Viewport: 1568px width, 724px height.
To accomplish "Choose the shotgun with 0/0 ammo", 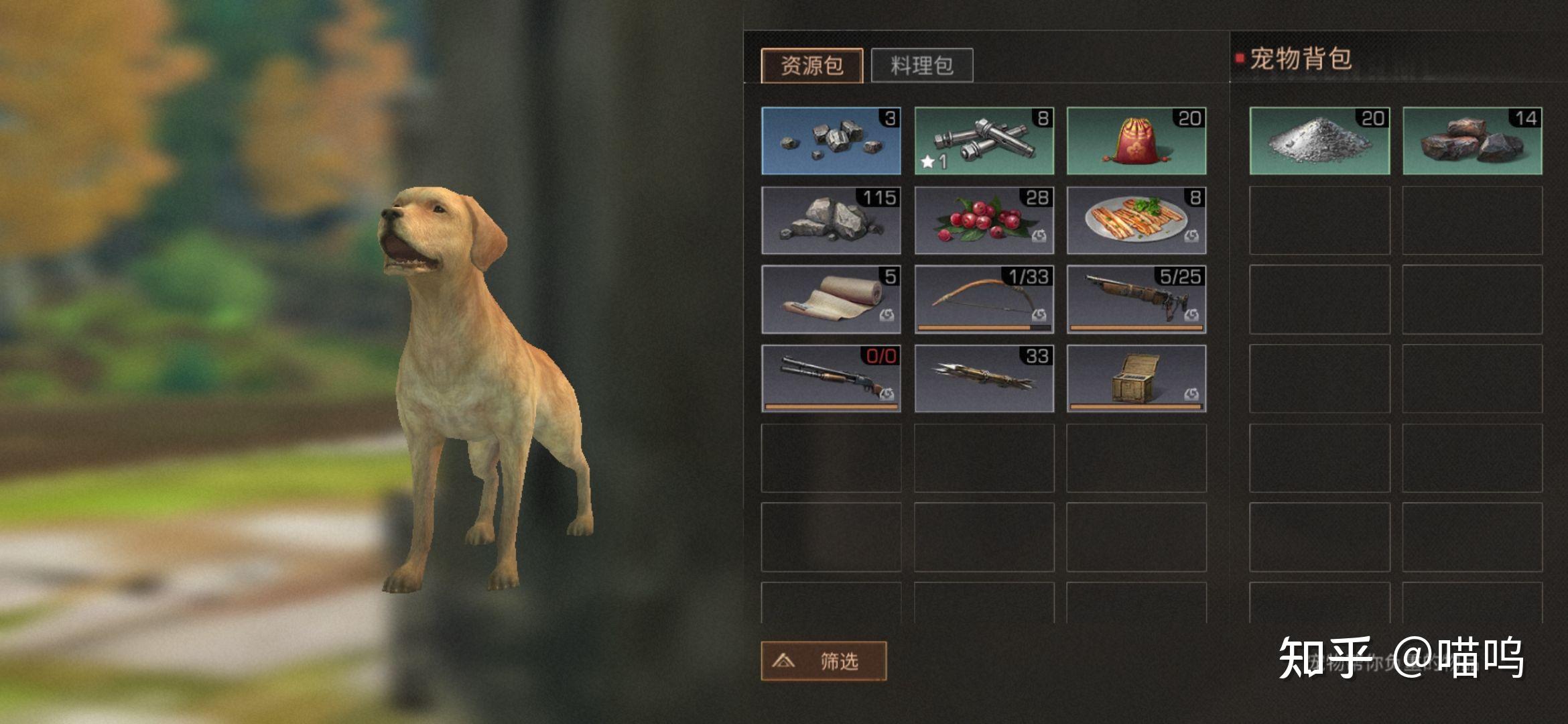I will [831, 378].
